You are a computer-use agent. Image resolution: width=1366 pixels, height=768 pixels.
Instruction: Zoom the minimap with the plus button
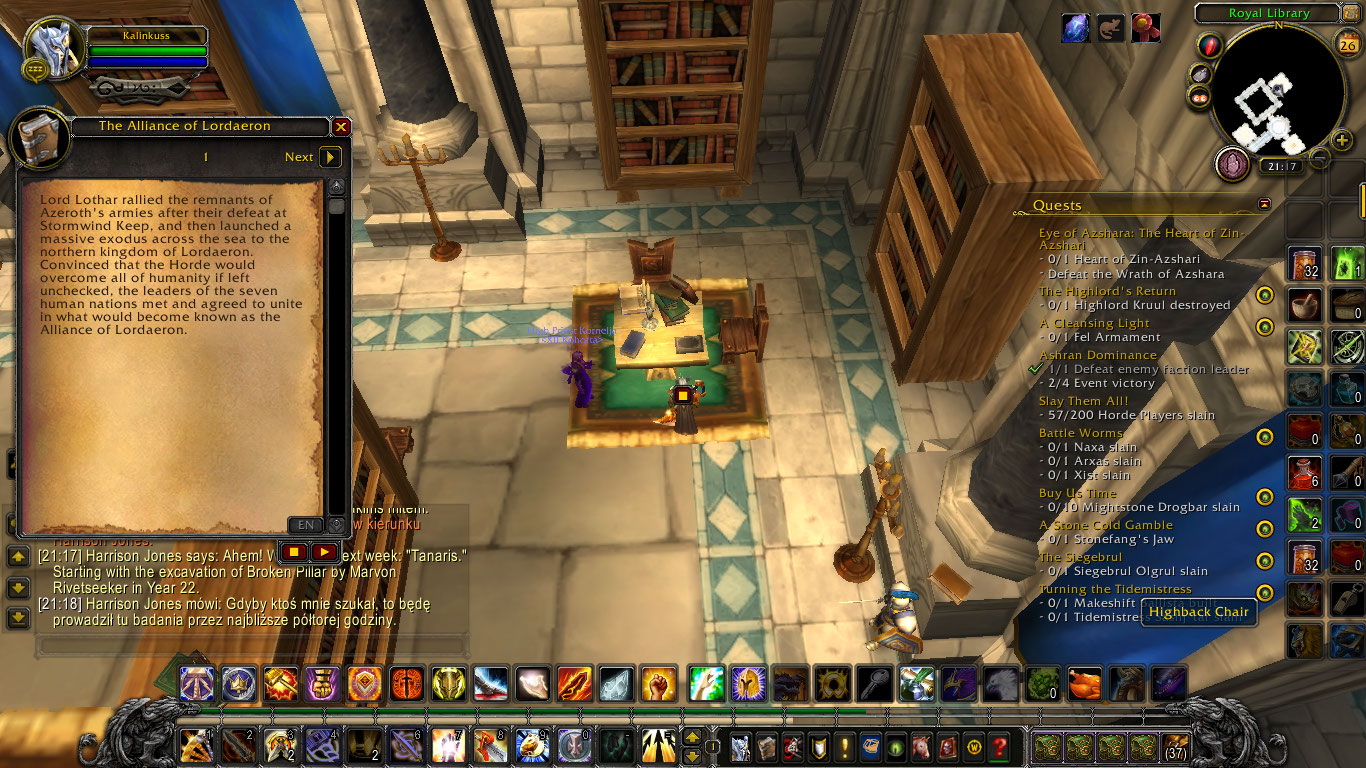coord(1341,140)
